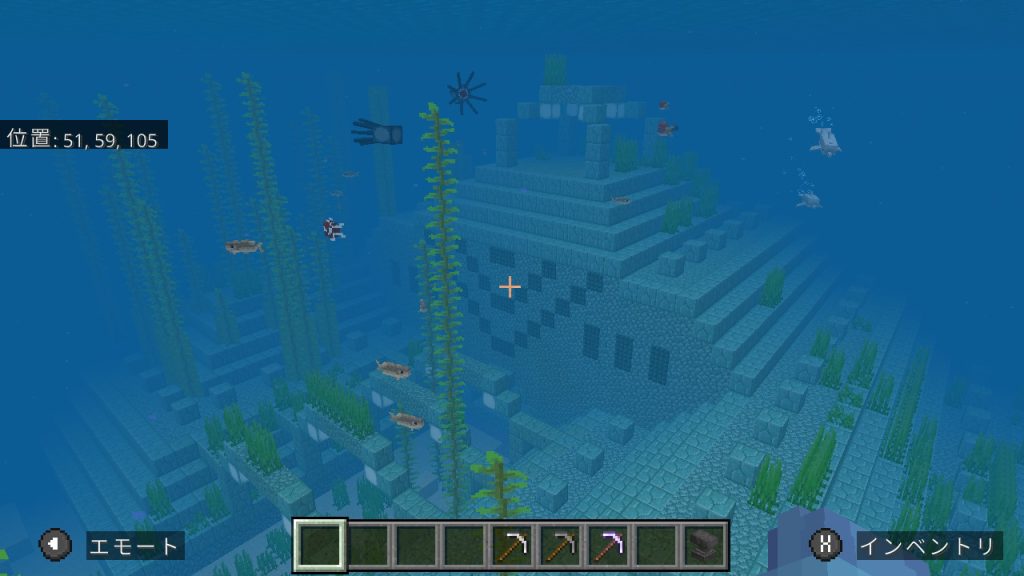1024x576 pixels.
Task: Select the anvil hotbar slot
Action: tap(704, 545)
